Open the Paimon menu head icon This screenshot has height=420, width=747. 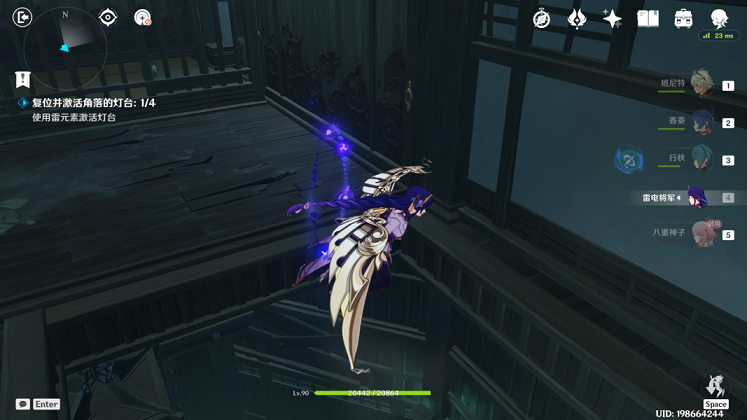point(719,19)
